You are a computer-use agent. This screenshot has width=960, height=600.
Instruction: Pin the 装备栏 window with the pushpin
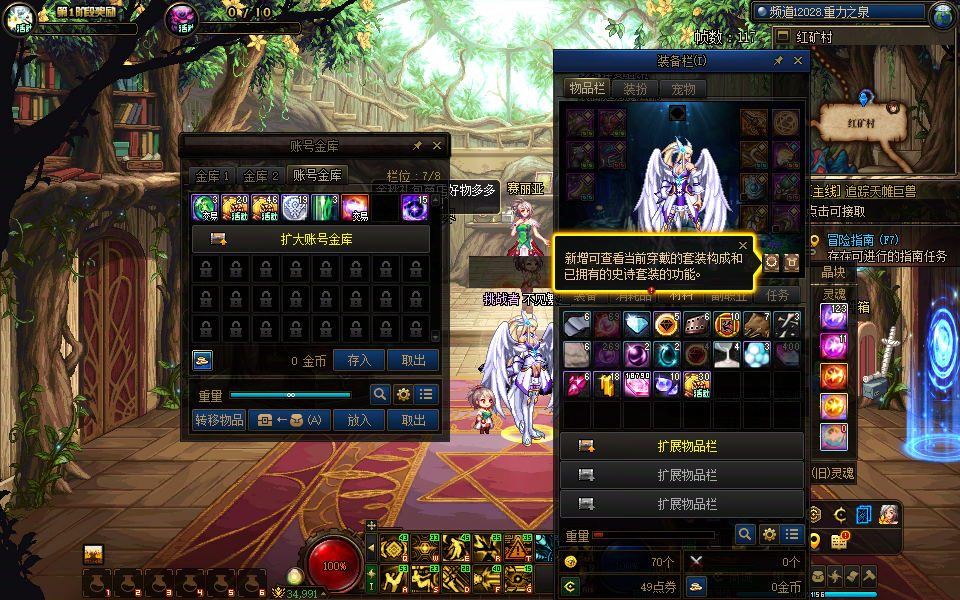coord(779,61)
